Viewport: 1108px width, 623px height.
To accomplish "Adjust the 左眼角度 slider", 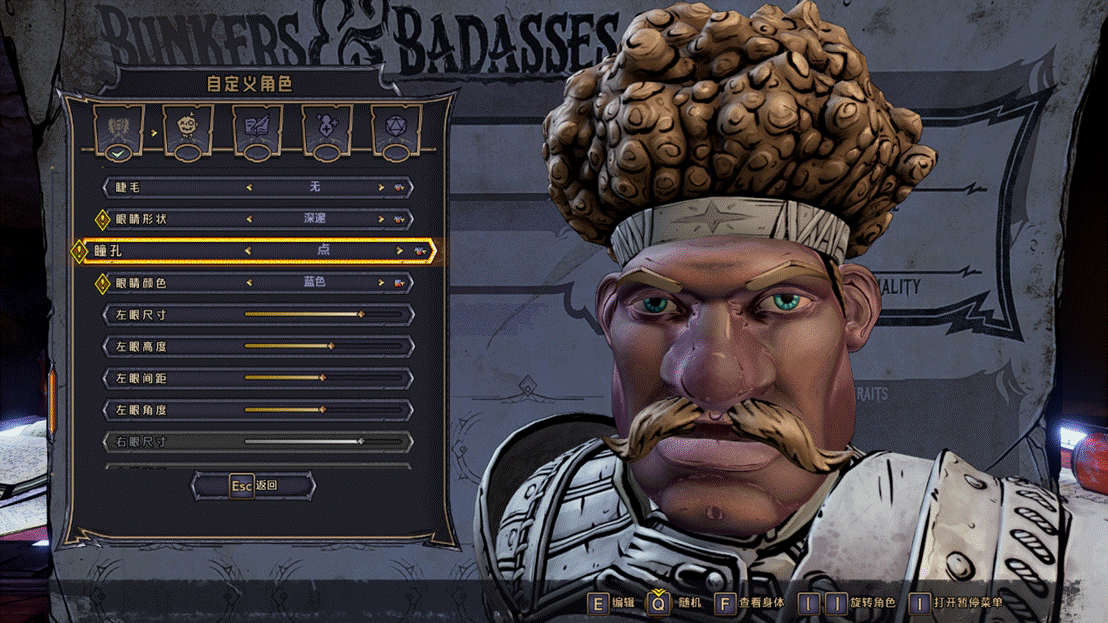I will pos(322,410).
